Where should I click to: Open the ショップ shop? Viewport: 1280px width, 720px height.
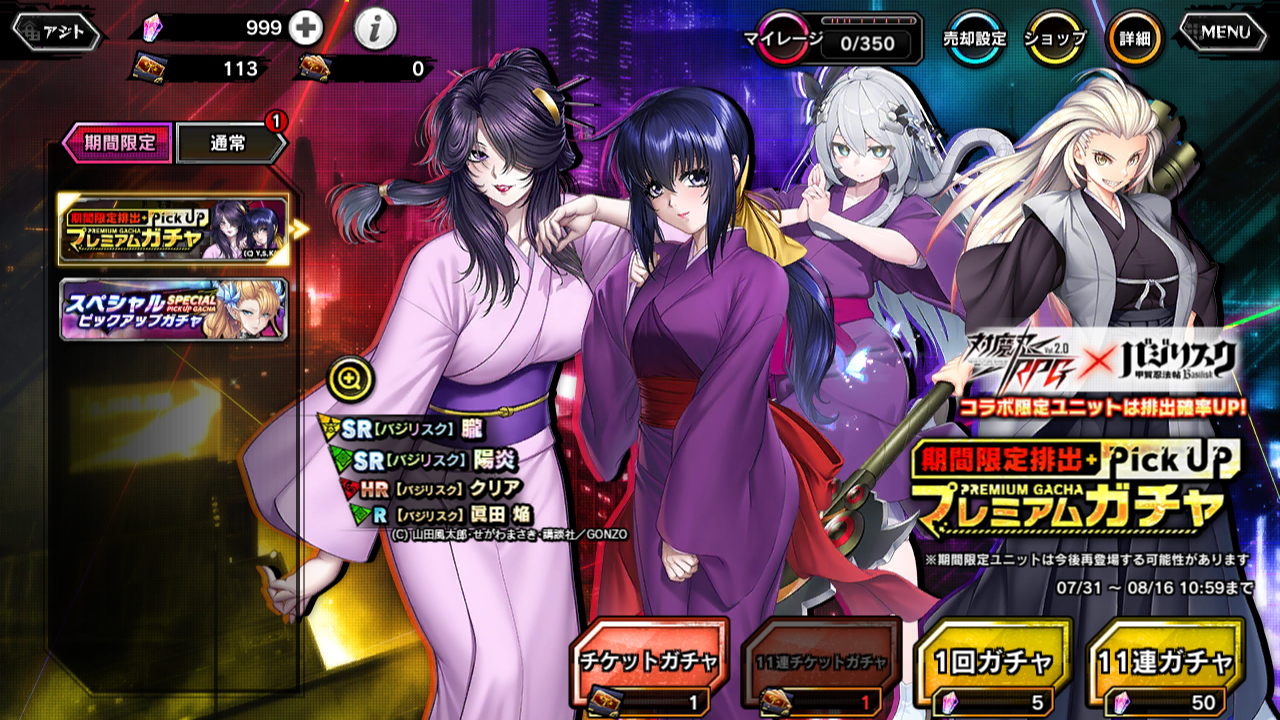[x=1054, y=39]
